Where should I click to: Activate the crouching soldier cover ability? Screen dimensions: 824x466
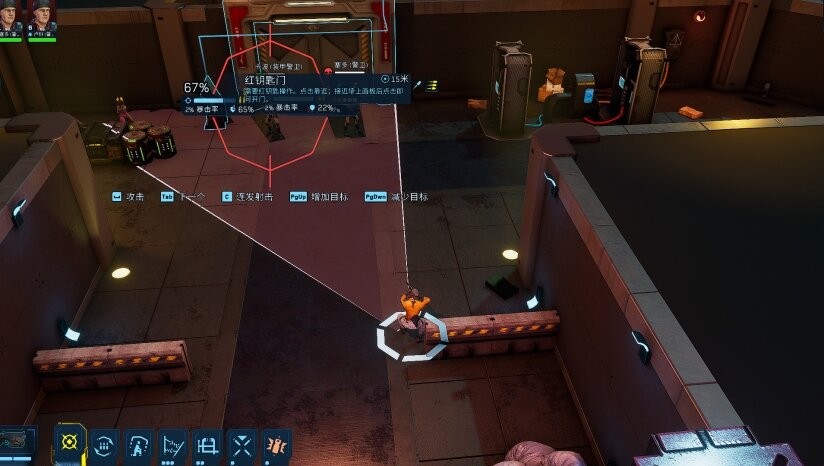click(138, 443)
